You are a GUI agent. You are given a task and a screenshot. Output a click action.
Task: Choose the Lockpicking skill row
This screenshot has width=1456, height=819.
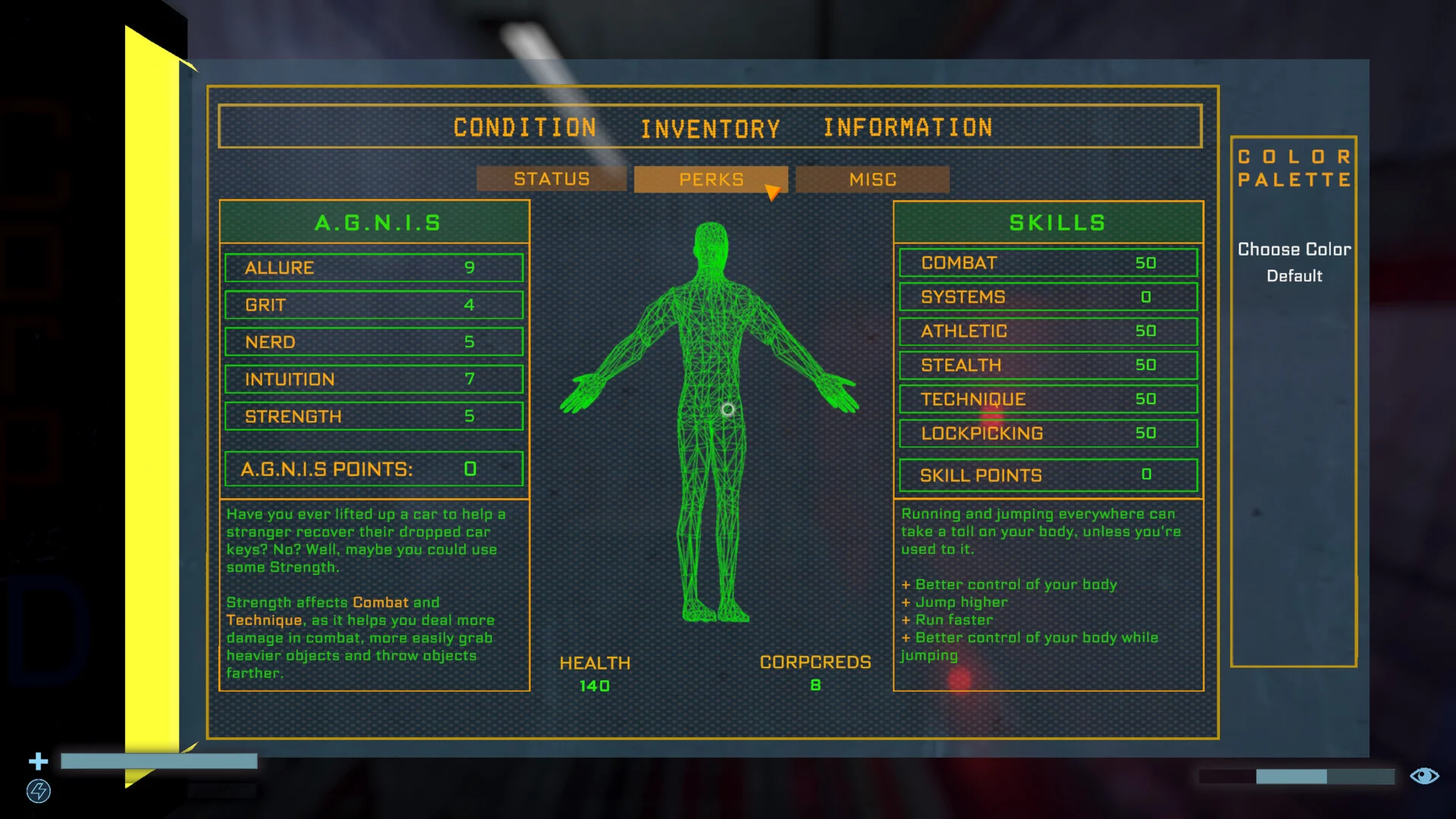click(x=1048, y=434)
